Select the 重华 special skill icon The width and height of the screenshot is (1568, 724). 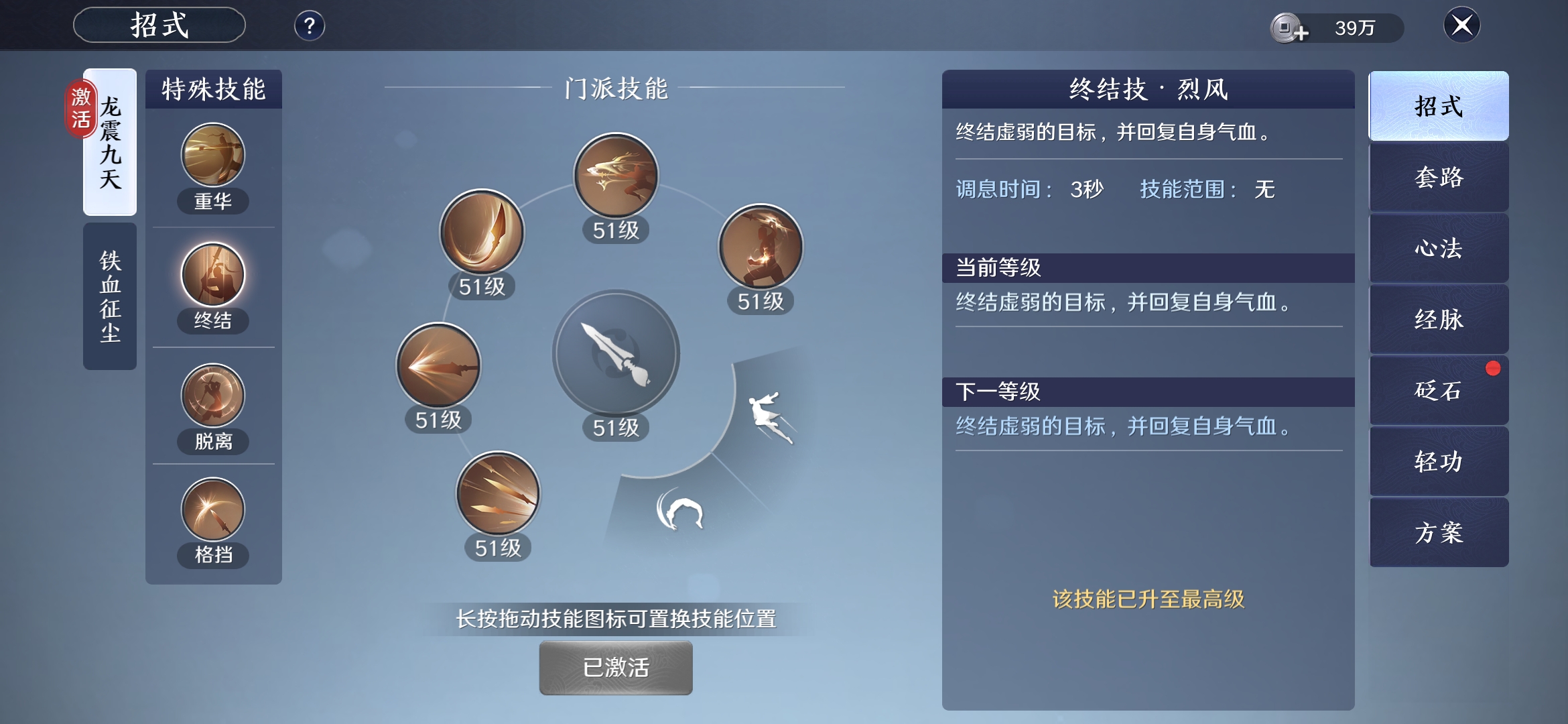coord(212,156)
